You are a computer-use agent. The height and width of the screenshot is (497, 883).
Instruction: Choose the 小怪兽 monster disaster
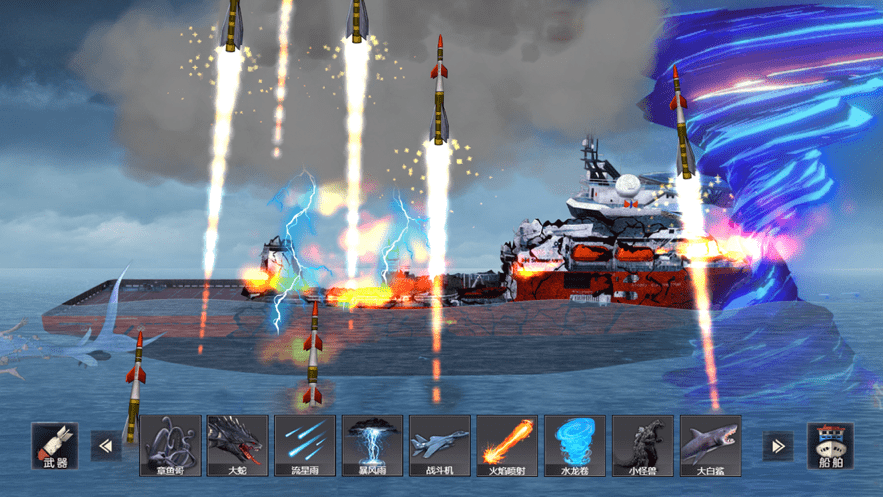pyautogui.click(x=642, y=446)
